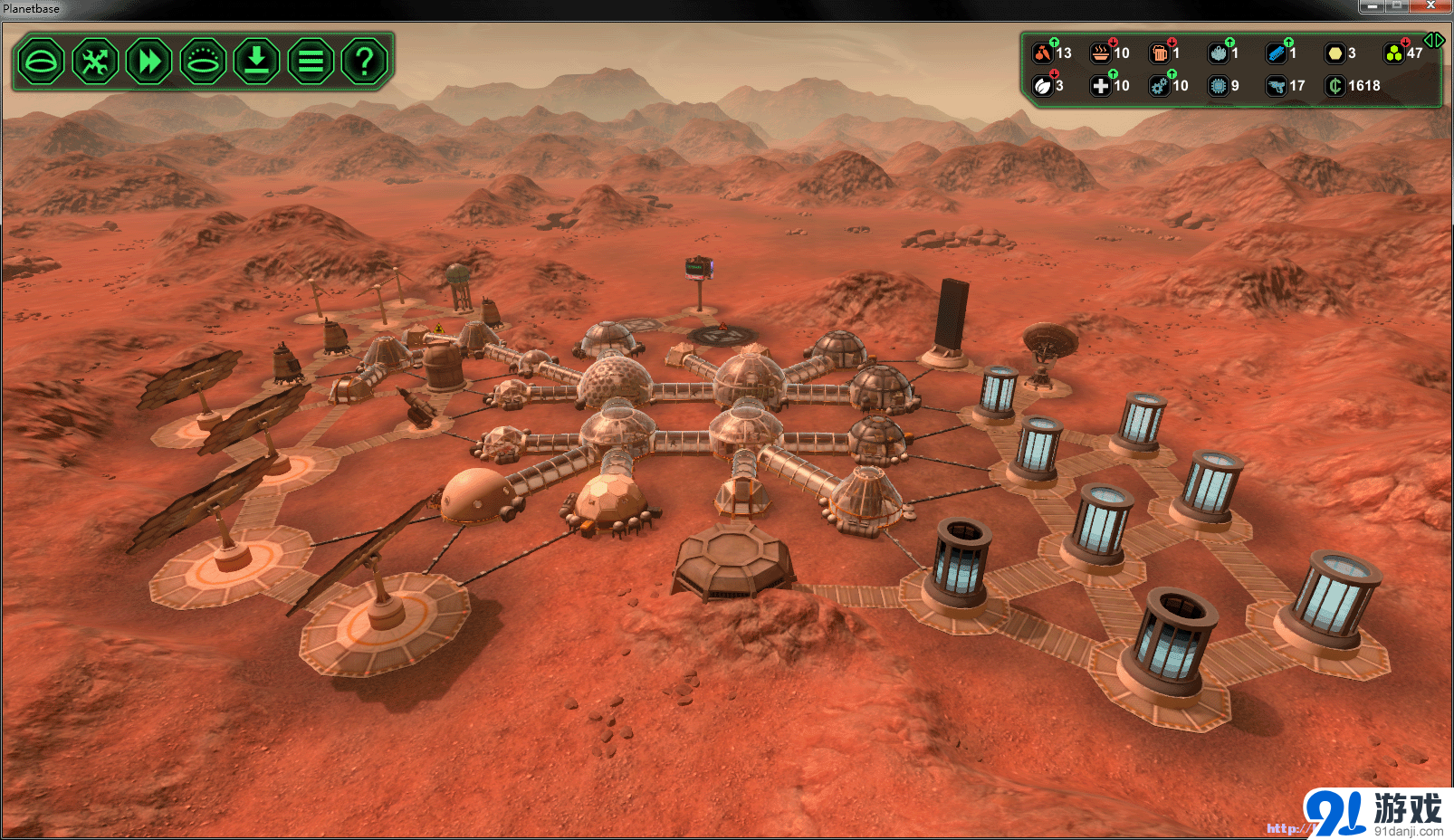The image size is (1454, 840).
Task: Close the Planetbase window
Action: coord(1430,6)
